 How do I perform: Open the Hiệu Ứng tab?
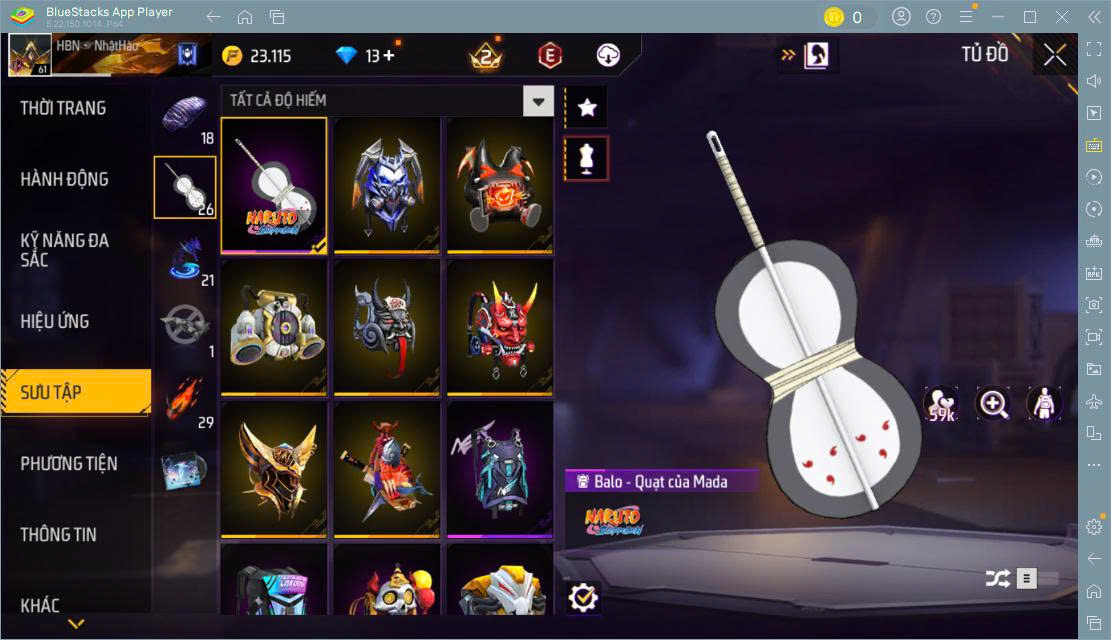click(x=55, y=321)
